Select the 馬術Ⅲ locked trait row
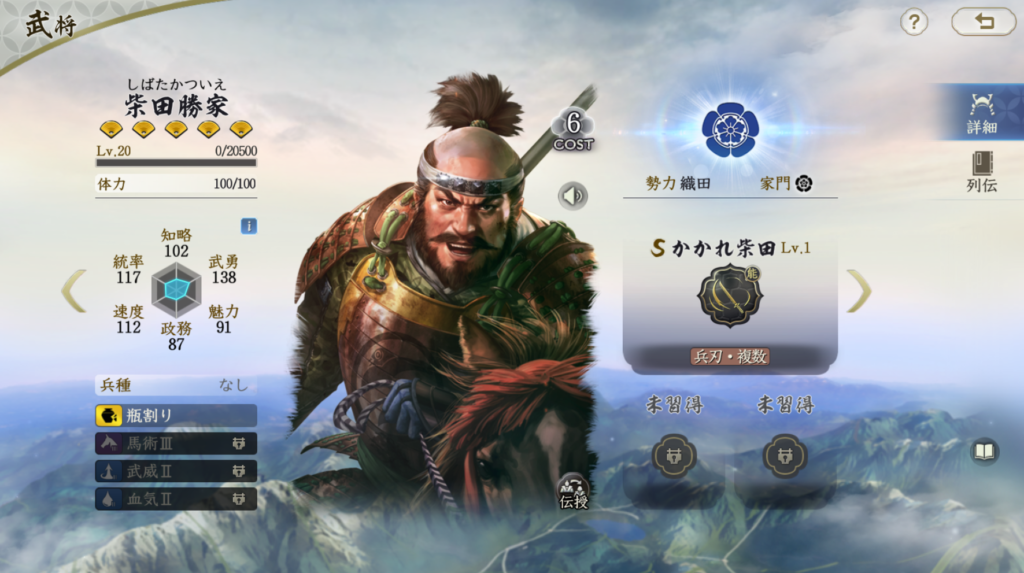Viewport: 1024px width, 573px height. point(176,443)
